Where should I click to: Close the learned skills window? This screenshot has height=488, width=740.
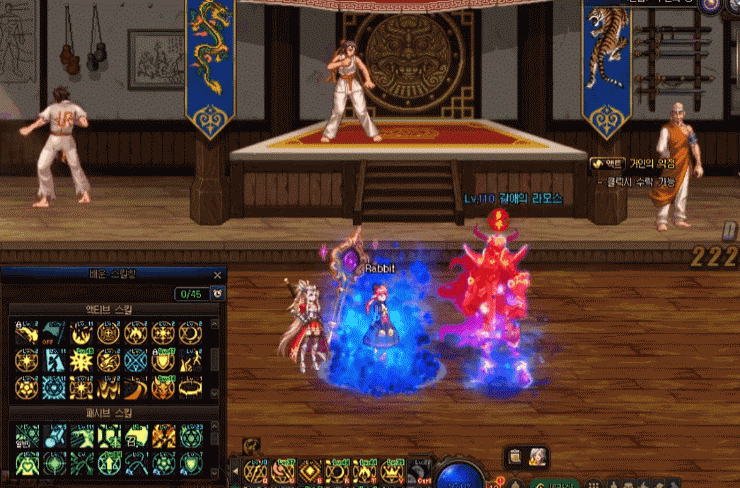point(217,275)
